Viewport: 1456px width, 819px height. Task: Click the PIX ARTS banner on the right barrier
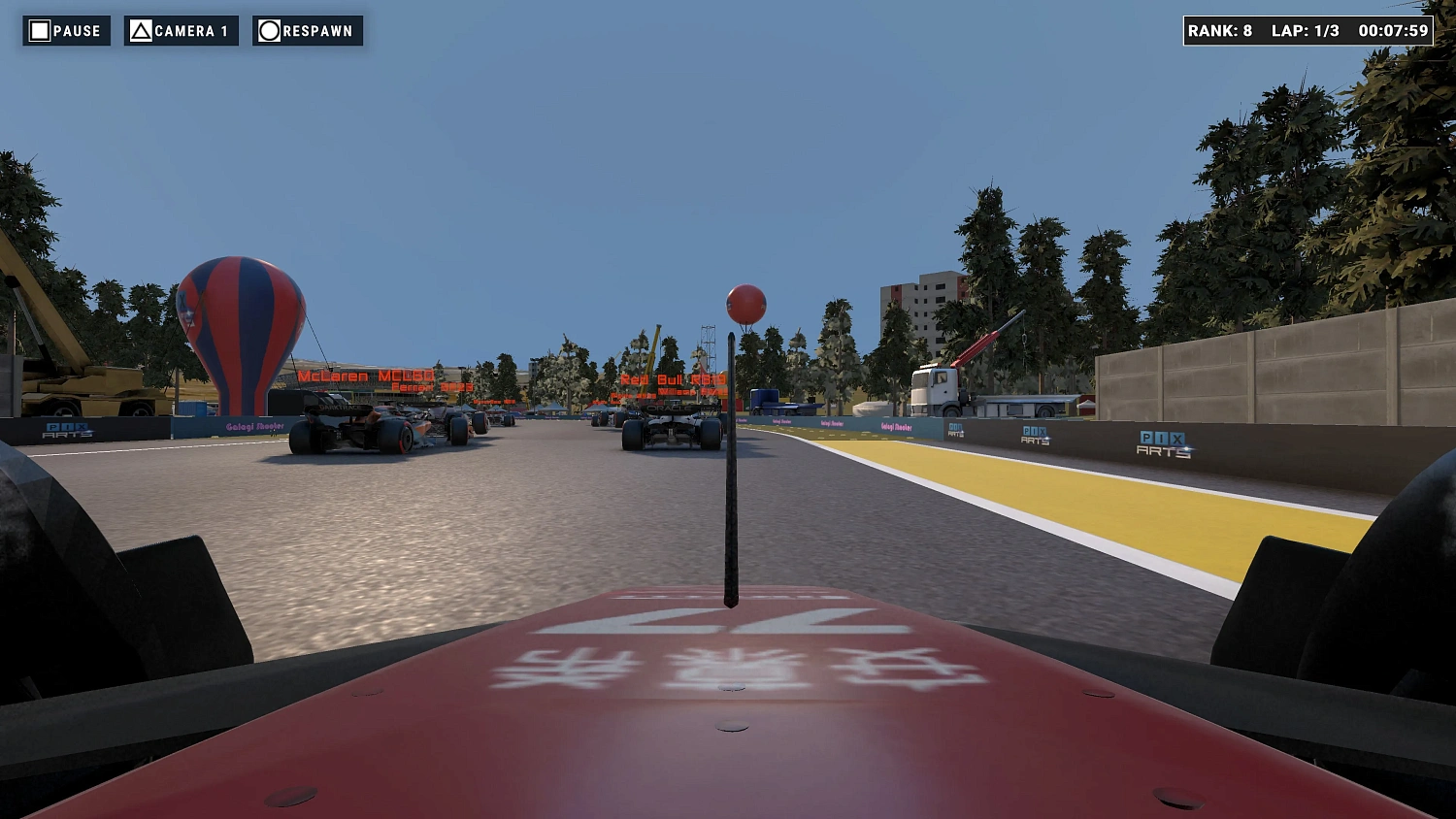click(1162, 444)
